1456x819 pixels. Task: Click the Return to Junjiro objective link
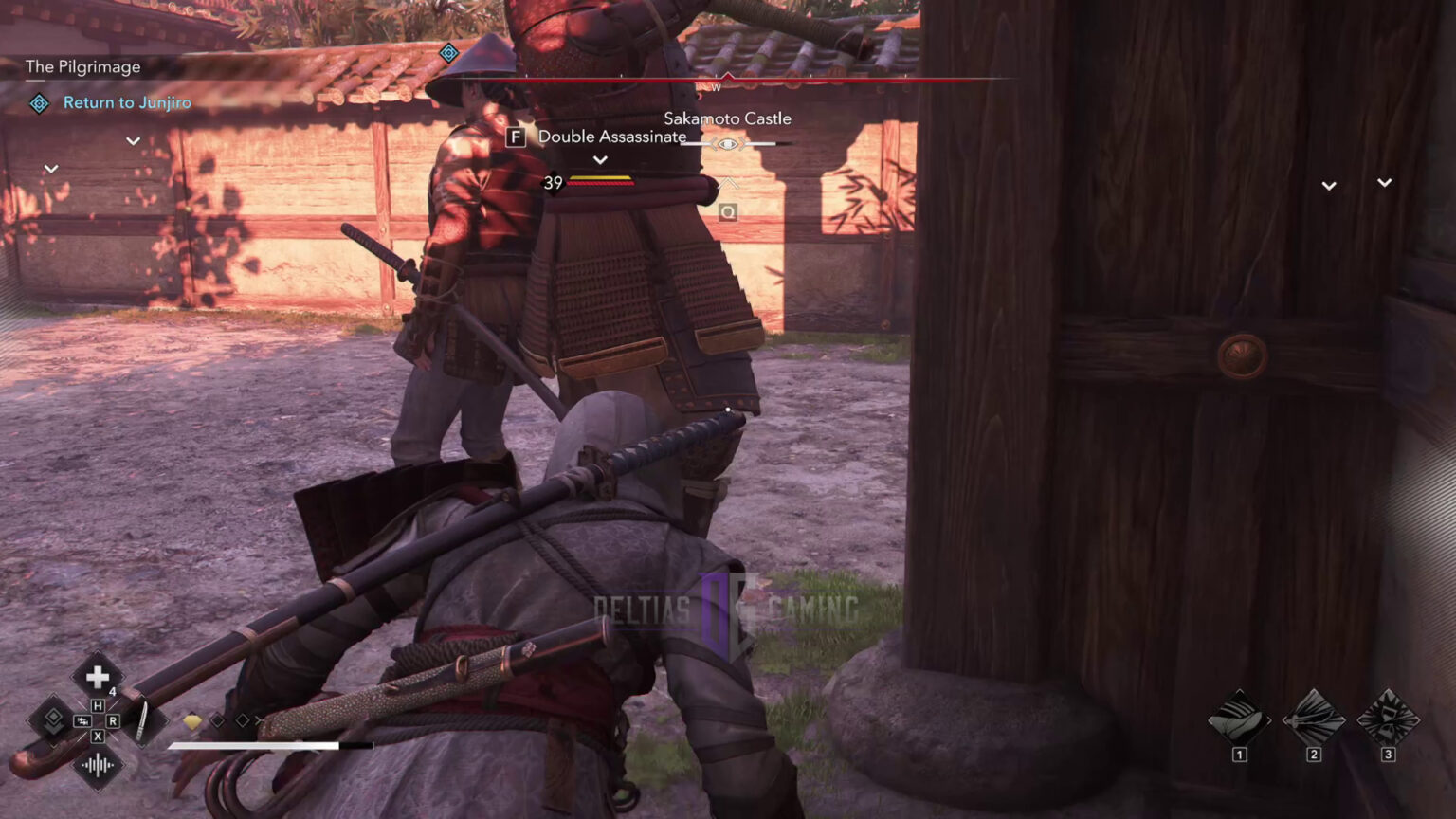coord(126,102)
